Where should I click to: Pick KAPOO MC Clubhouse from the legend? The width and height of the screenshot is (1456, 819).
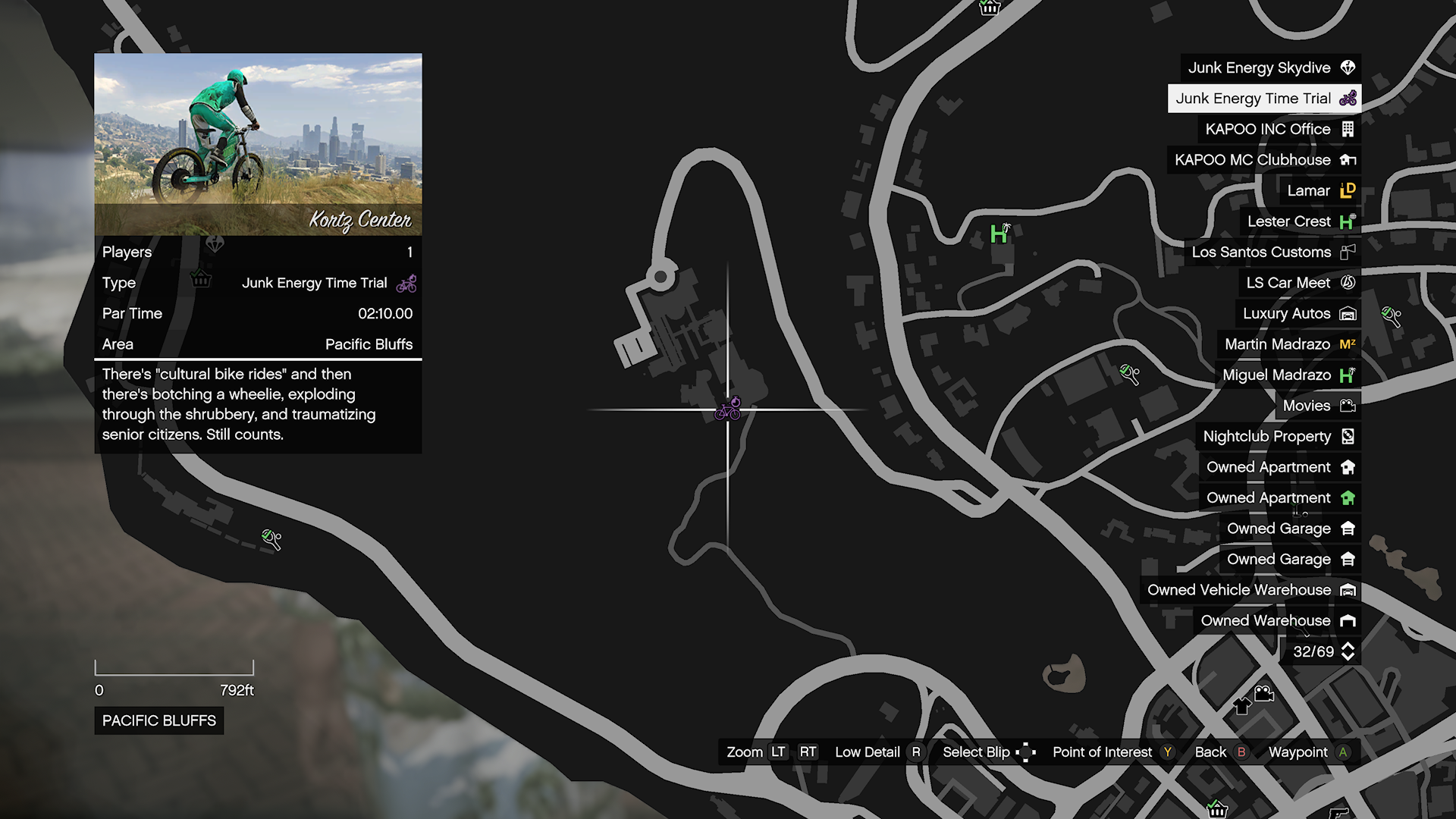point(1263,160)
